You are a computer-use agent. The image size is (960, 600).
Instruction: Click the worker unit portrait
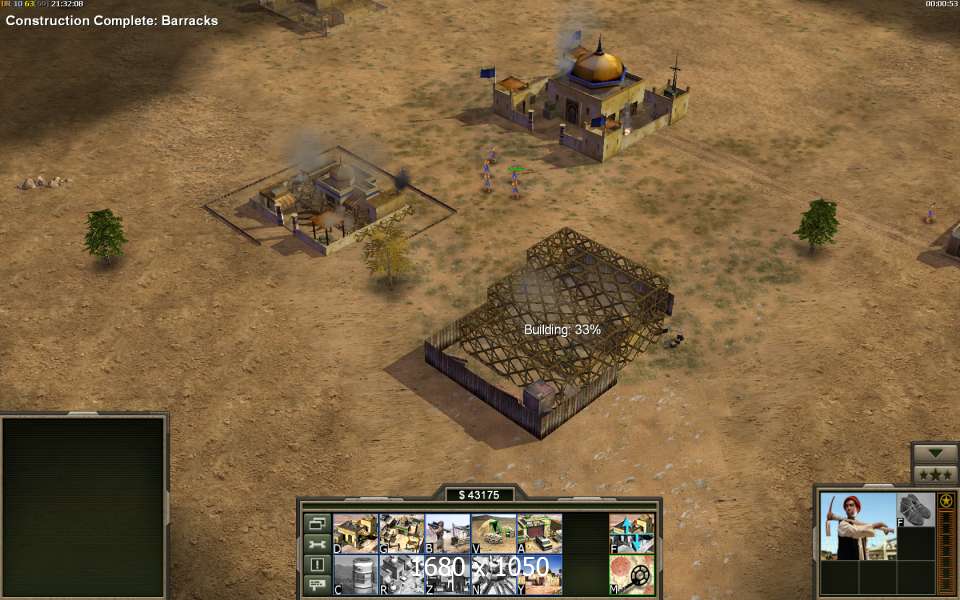[857, 526]
